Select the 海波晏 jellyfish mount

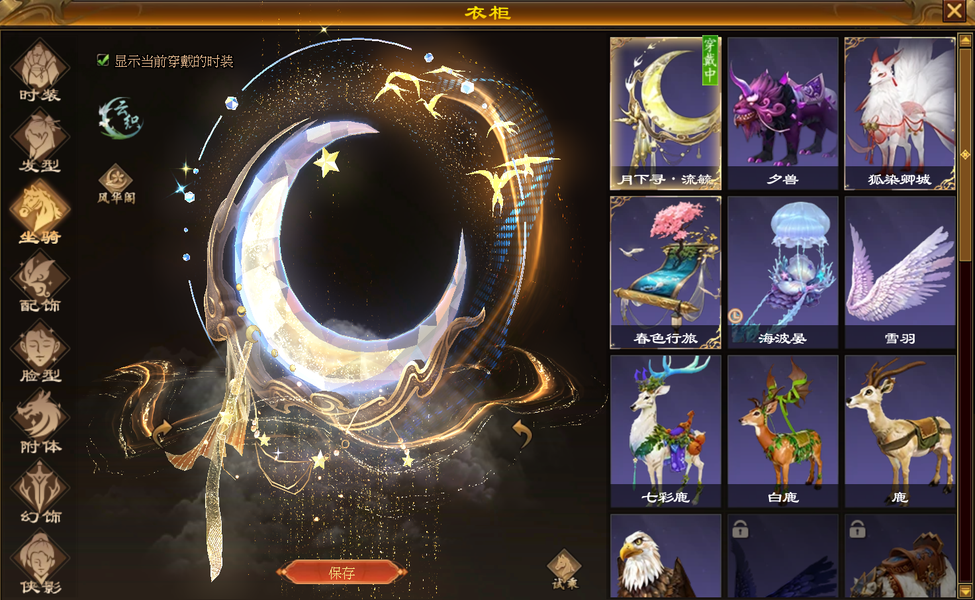[x=782, y=272]
